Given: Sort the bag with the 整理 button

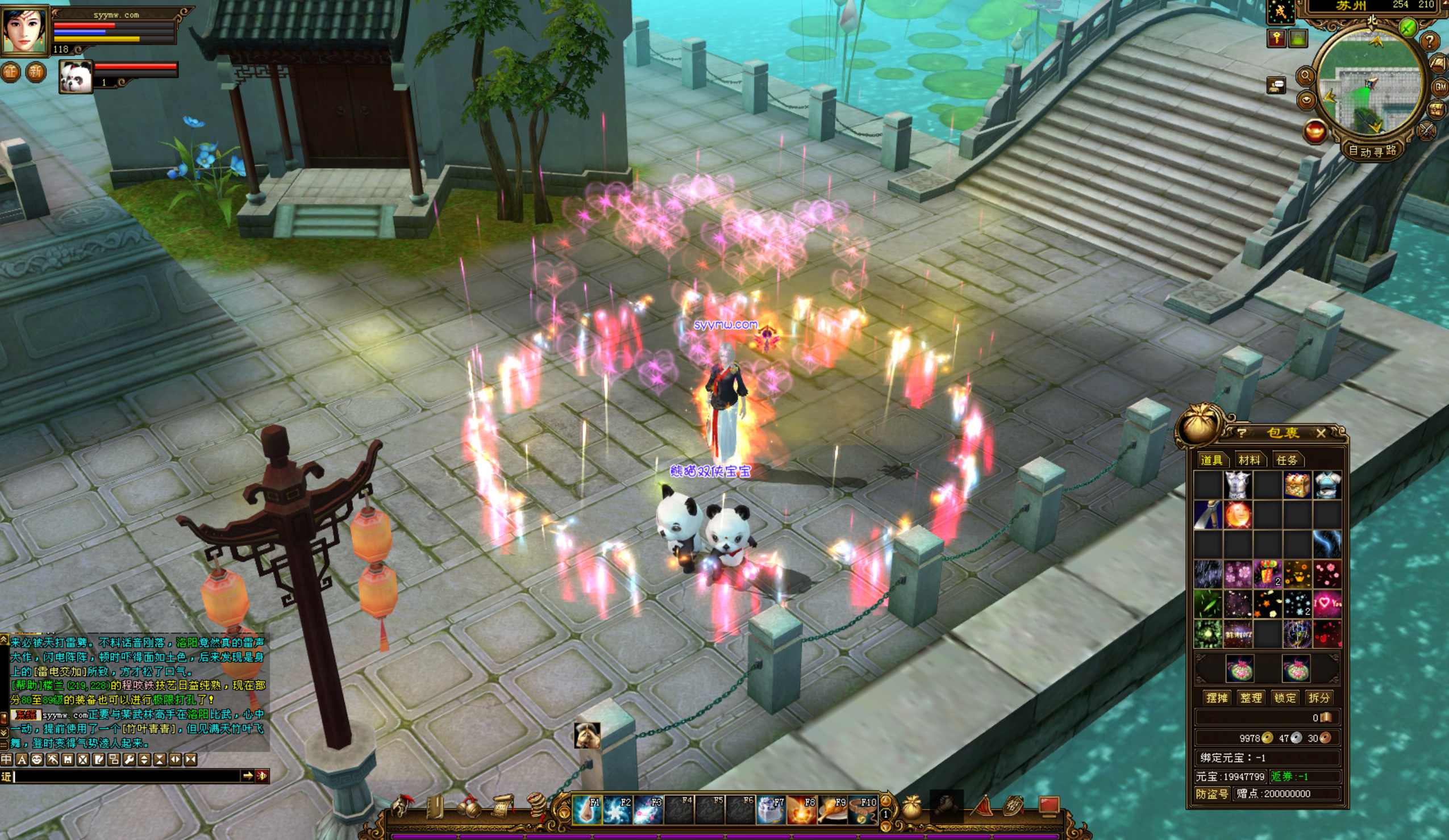Looking at the screenshot, I should (x=1251, y=697).
